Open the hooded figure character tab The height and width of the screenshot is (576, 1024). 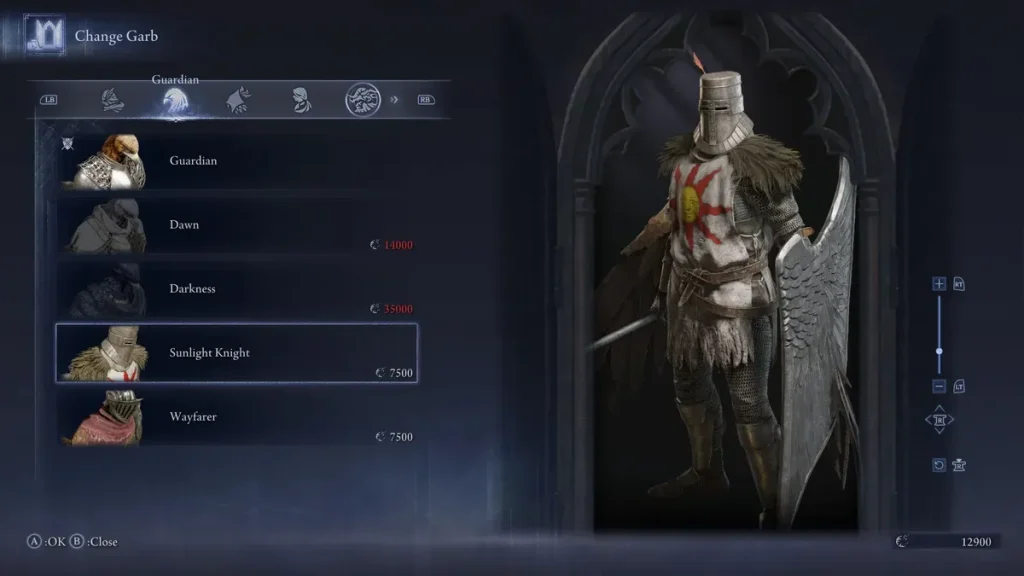[300, 100]
